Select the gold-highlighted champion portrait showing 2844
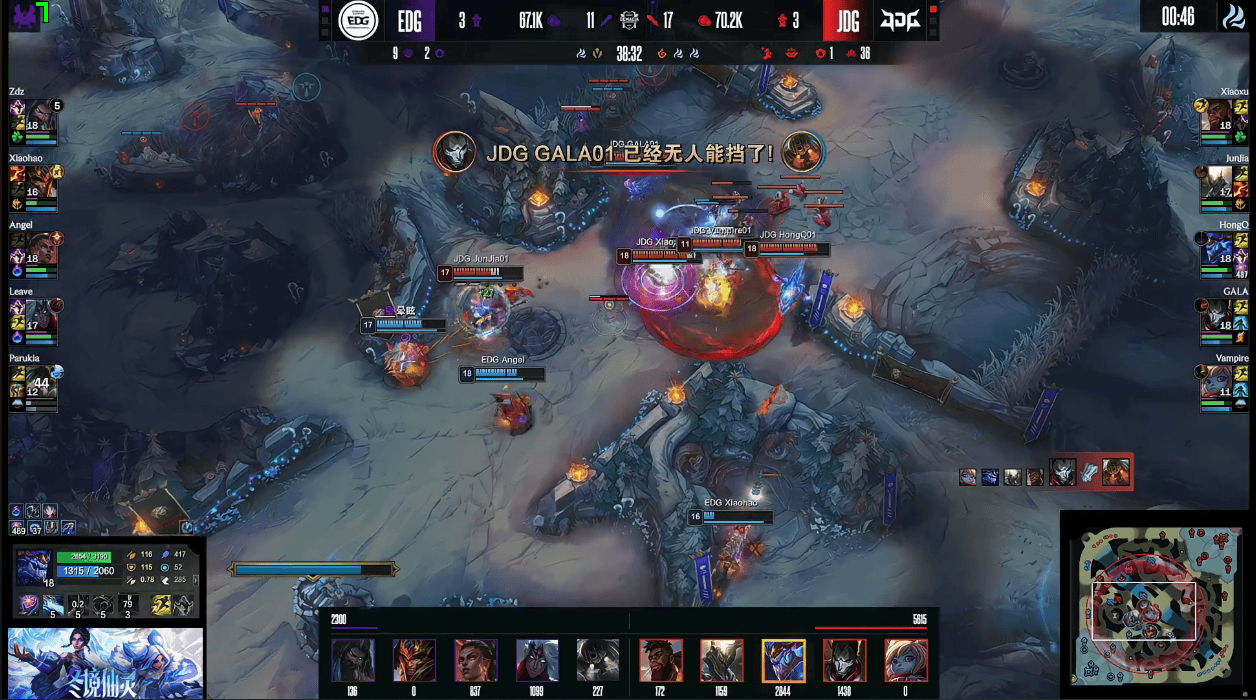The height and width of the screenshot is (700, 1256). [x=783, y=661]
